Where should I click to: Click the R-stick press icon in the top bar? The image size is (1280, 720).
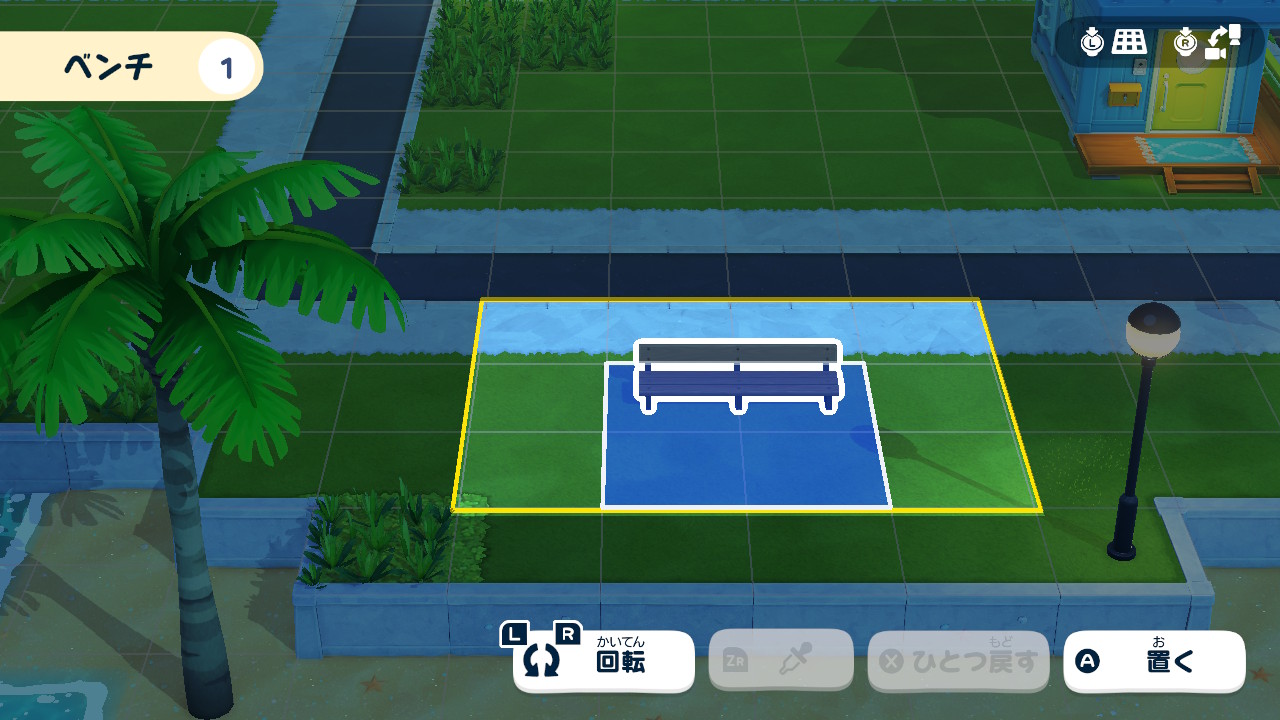[1186, 40]
